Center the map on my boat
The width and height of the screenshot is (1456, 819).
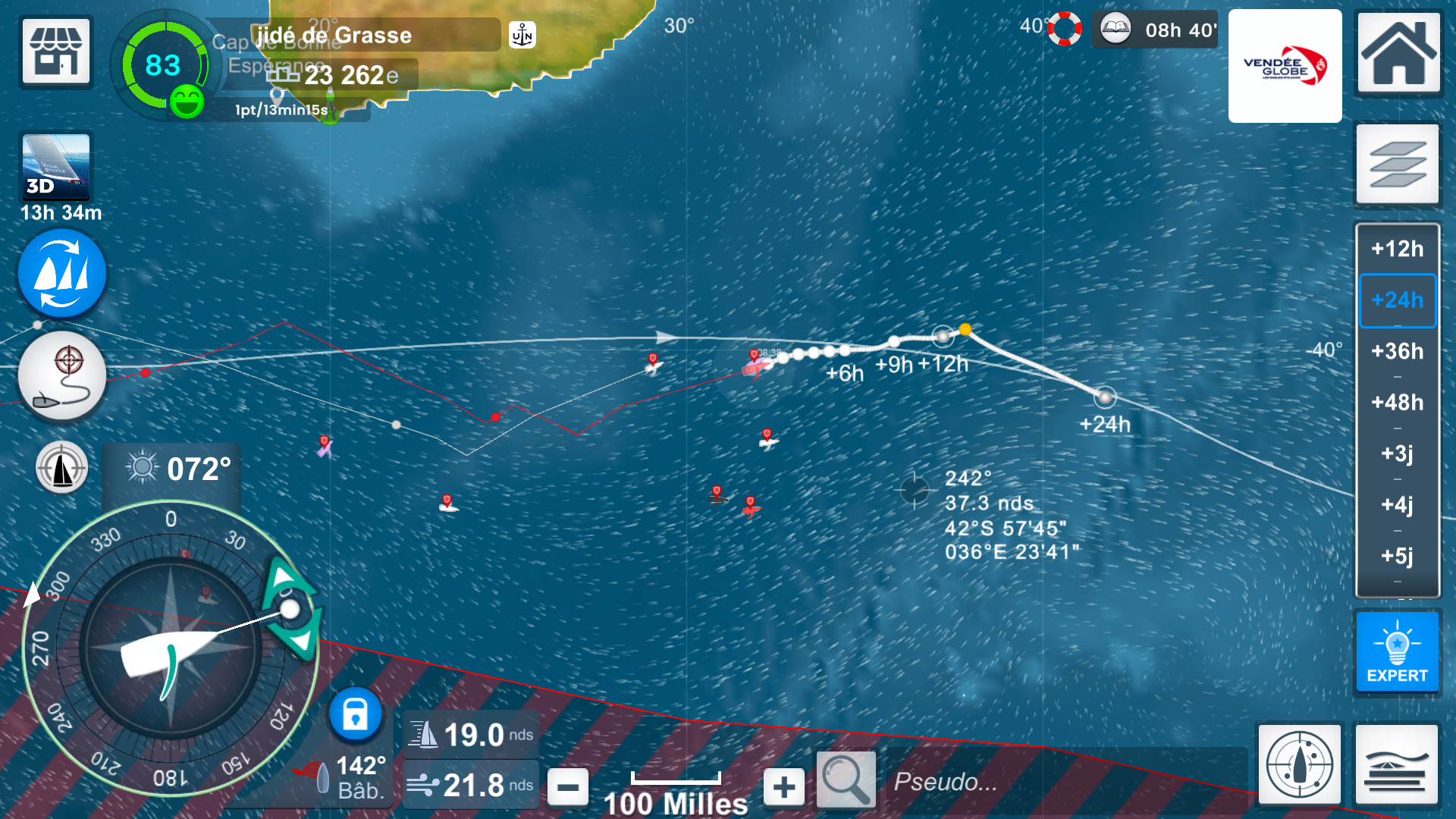[1299, 764]
